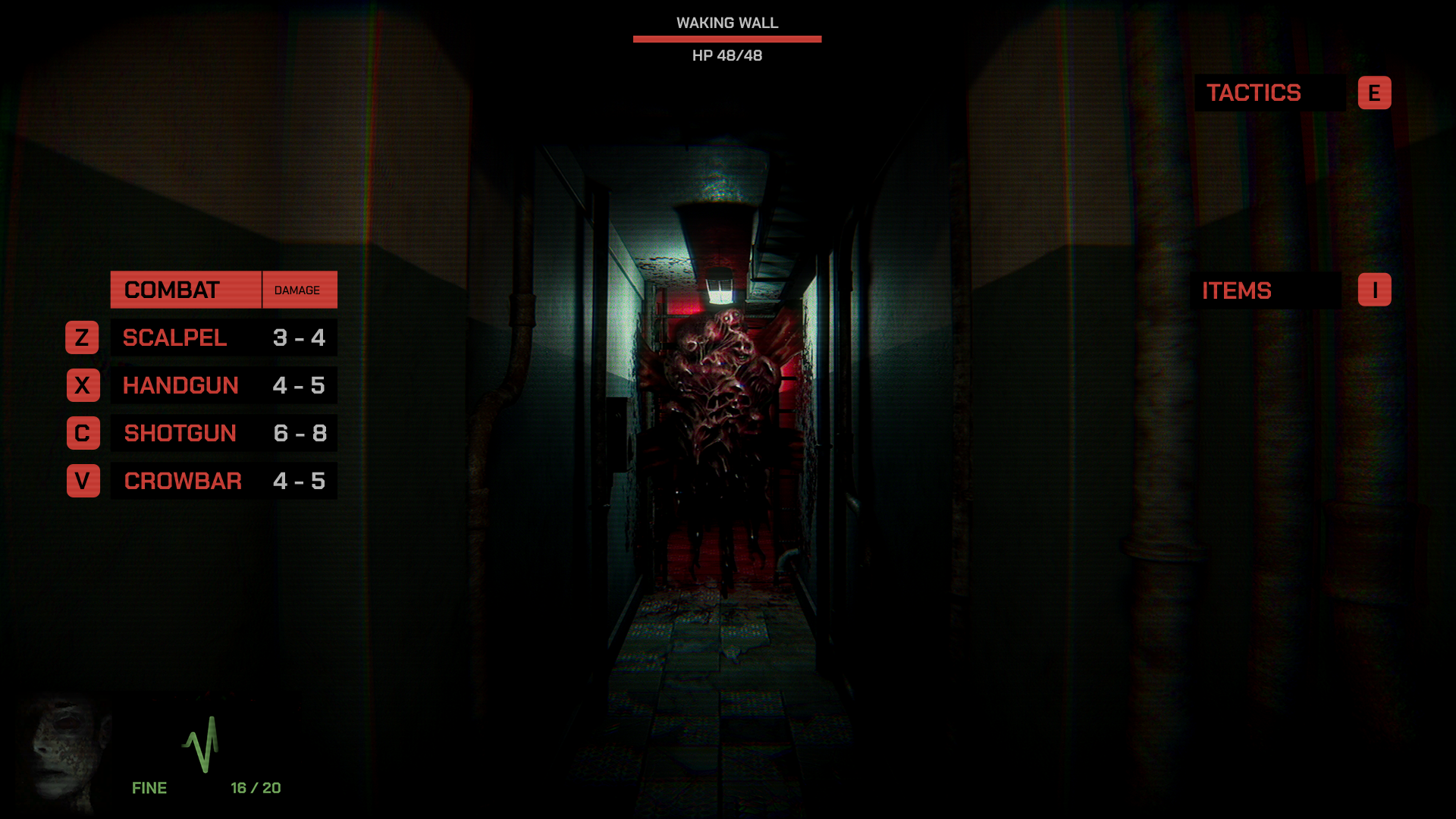The width and height of the screenshot is (1456, 819).
Task: Click the X hotkey icon beside Handgun
Action: [83, 385]
